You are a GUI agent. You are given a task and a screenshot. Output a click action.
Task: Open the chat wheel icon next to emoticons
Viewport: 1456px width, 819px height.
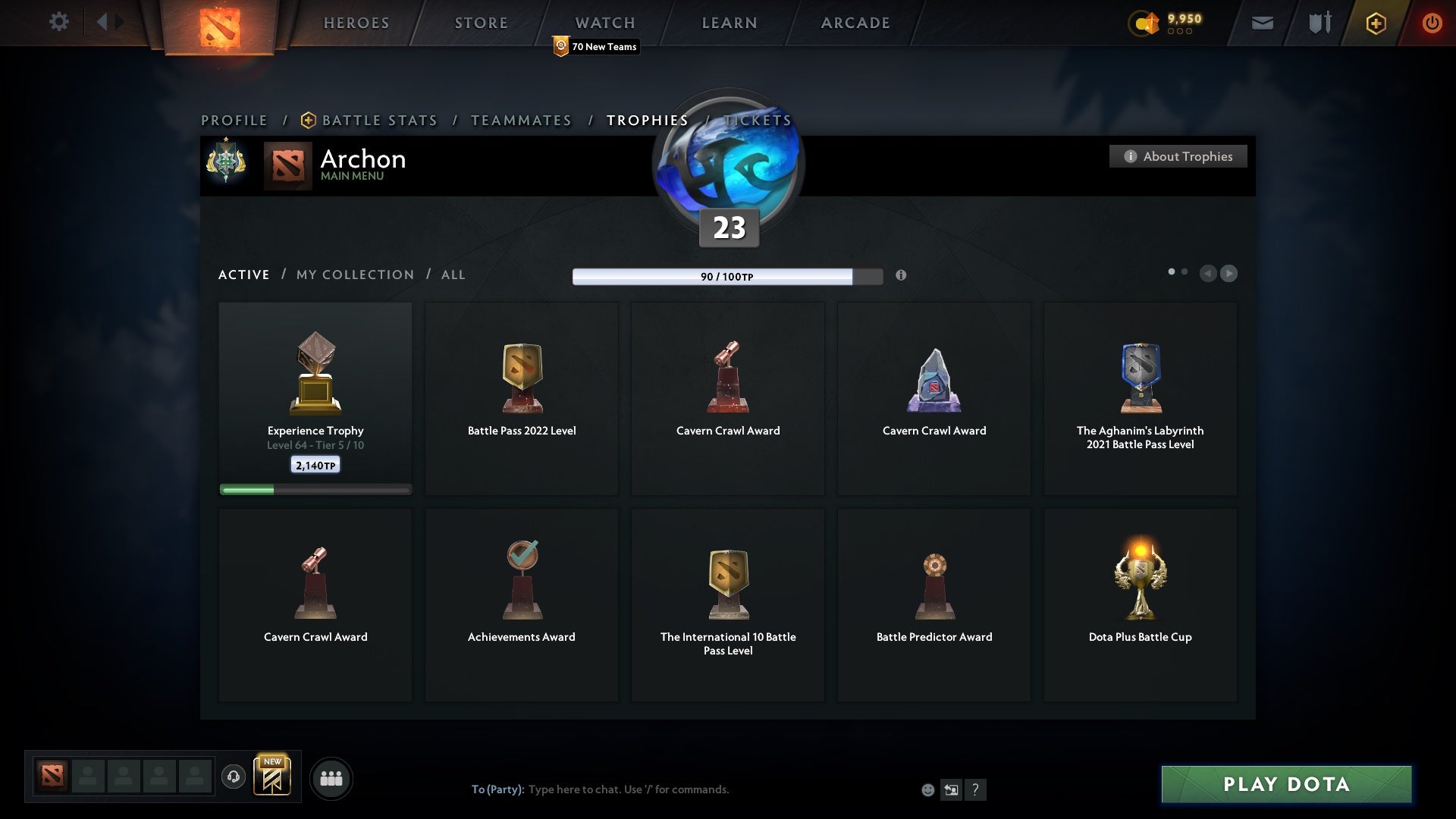[x=952, y=789]
